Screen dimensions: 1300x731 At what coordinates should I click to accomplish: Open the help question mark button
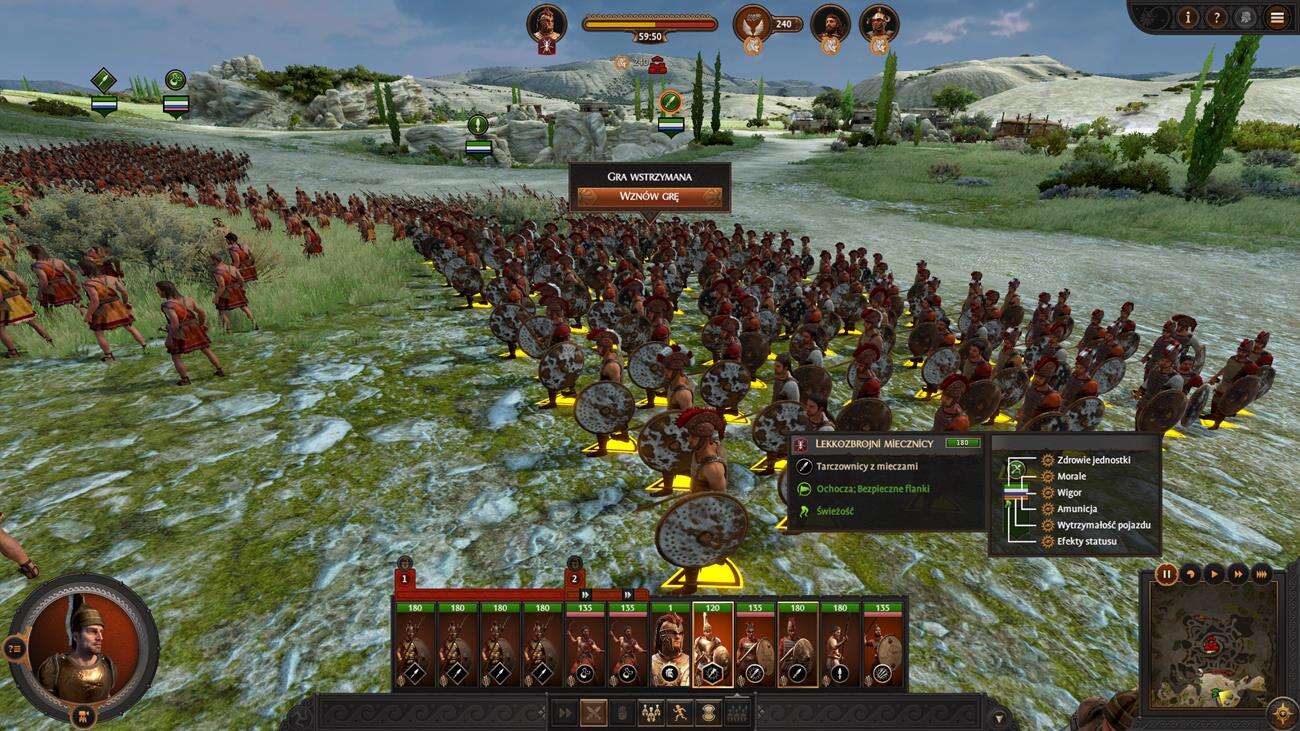point(1216,17)
